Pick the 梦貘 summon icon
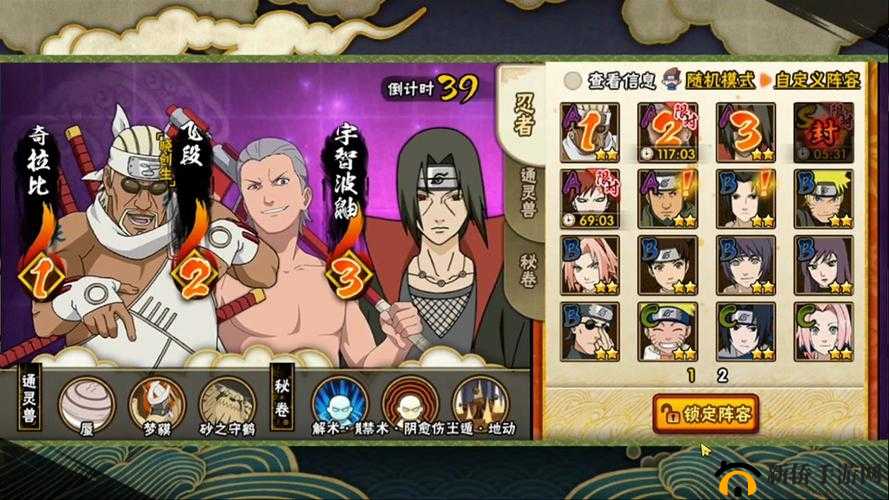 pos(157,402)
